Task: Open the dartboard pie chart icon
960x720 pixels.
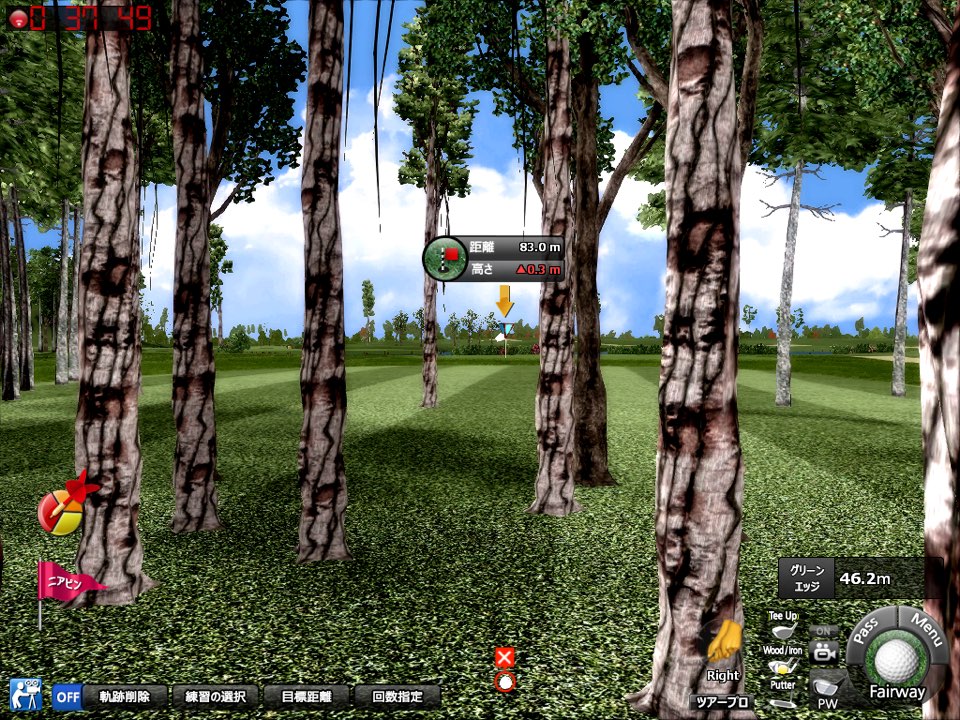Action: (62, 510)
